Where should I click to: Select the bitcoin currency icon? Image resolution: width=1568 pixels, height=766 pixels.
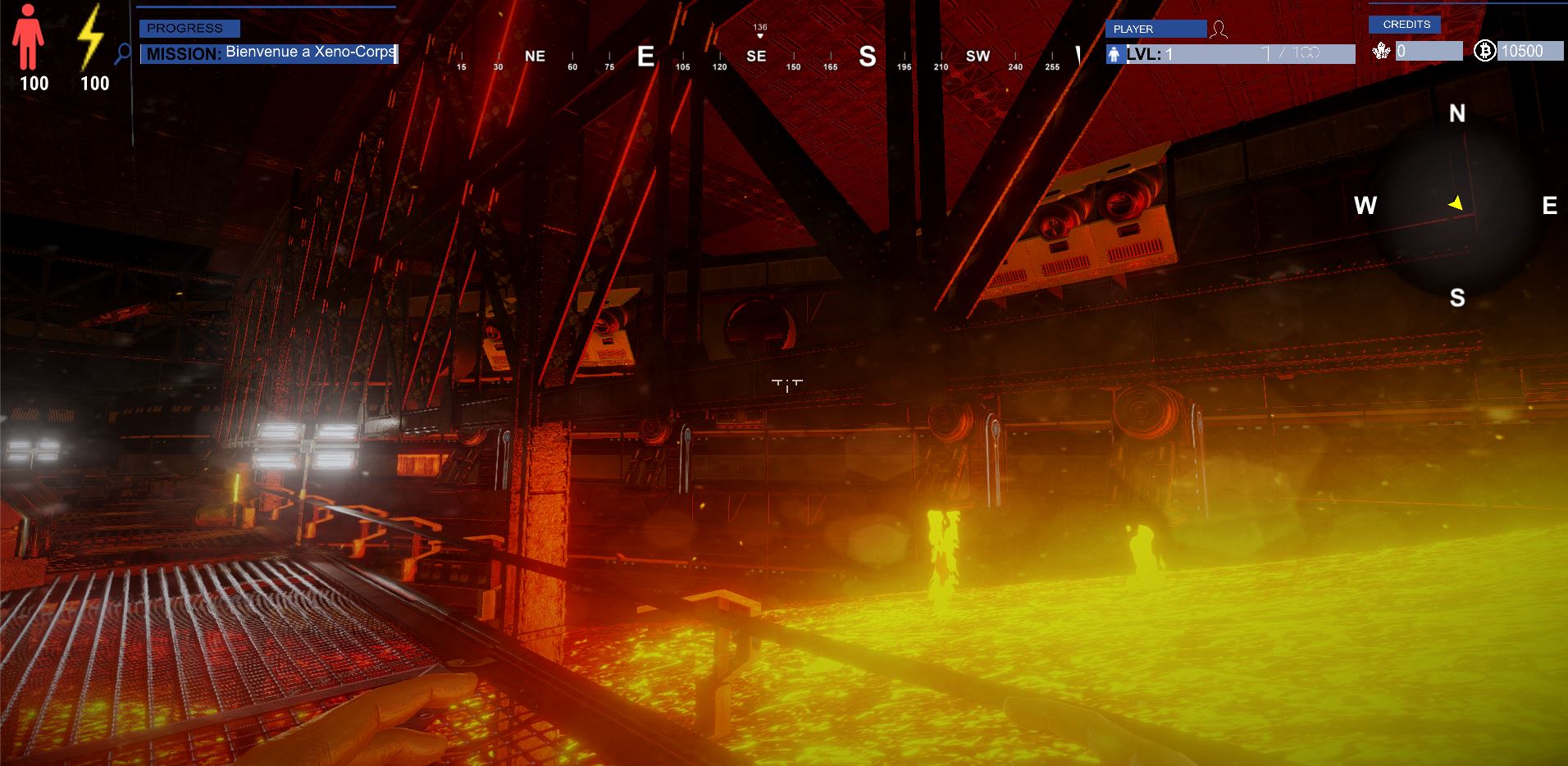tap(1484, 52)
